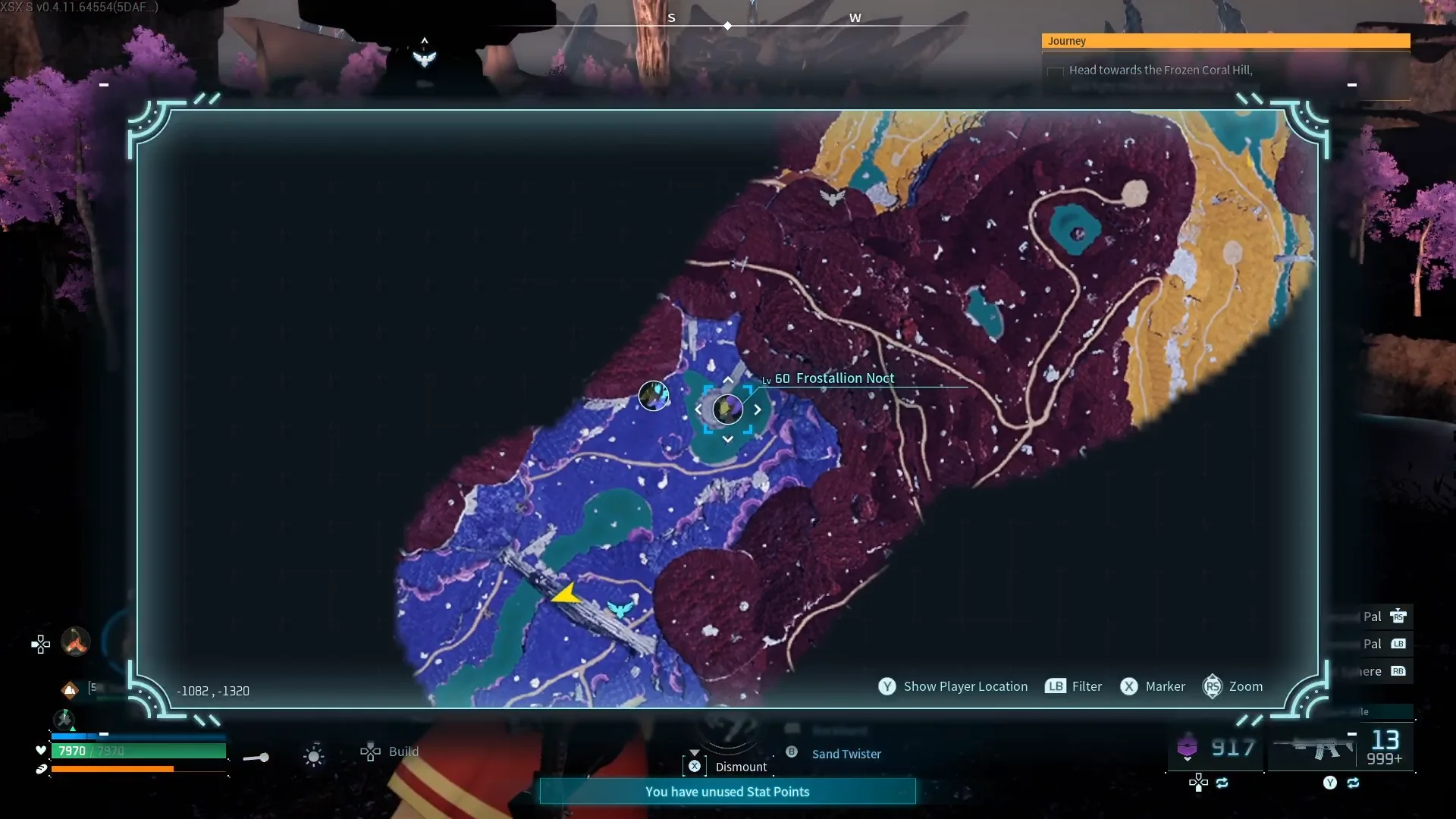Click the pickaxe work suitability icon
This screenshot has width=1456, height=819.
pos(64,720)
